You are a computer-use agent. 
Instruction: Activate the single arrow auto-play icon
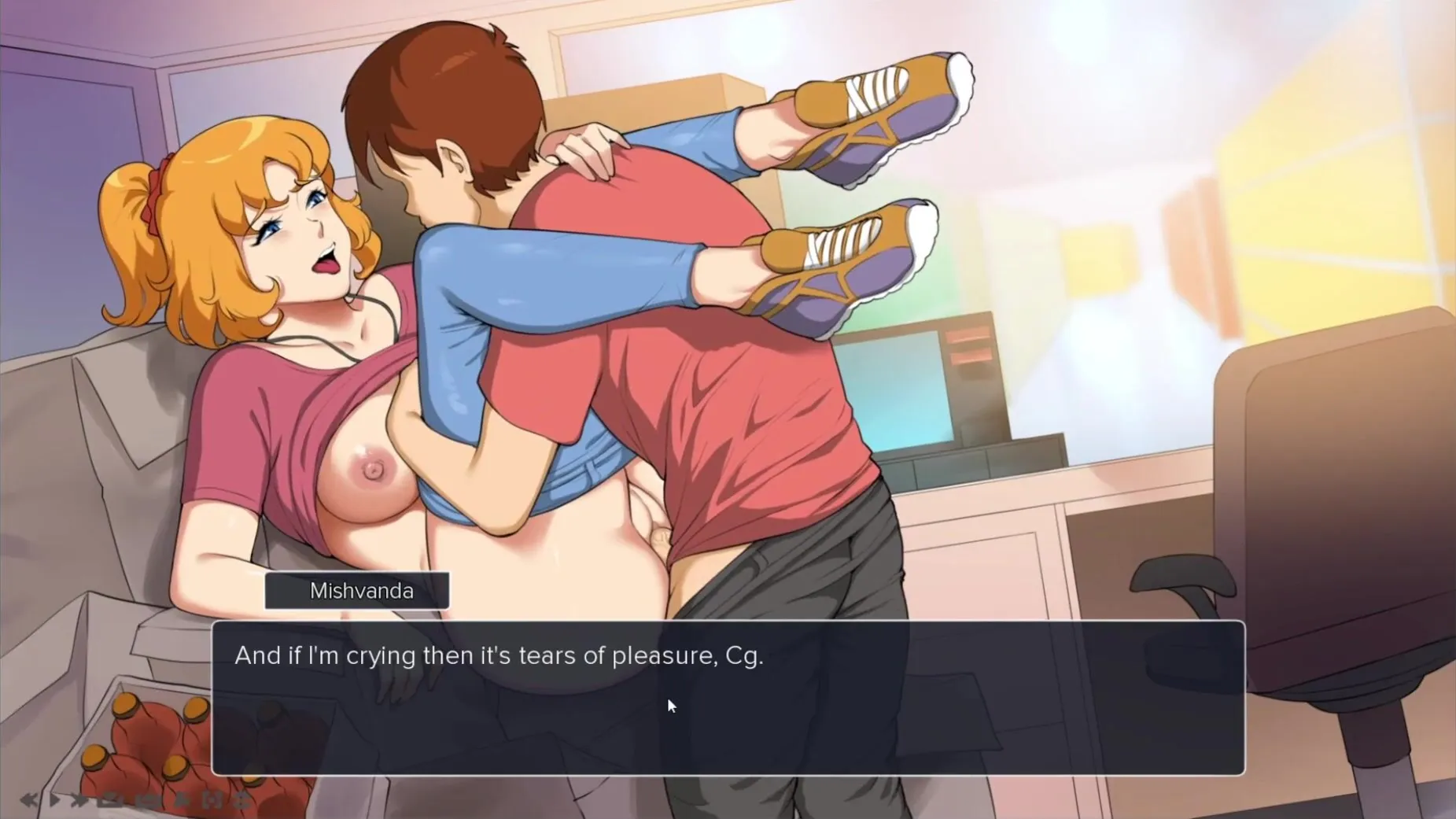(54, 800)
